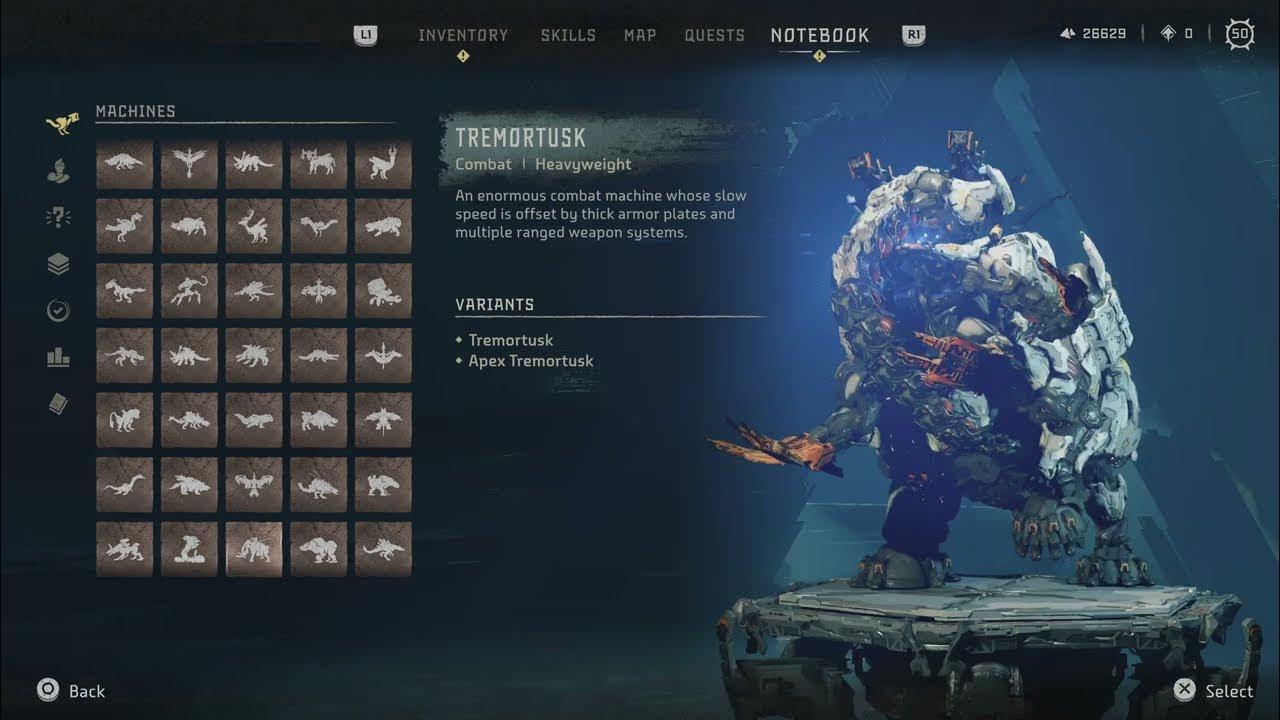This screenshot has height=720, width=1280.
Task: Select the Notebook tab
Action: (x=820, y=36)
